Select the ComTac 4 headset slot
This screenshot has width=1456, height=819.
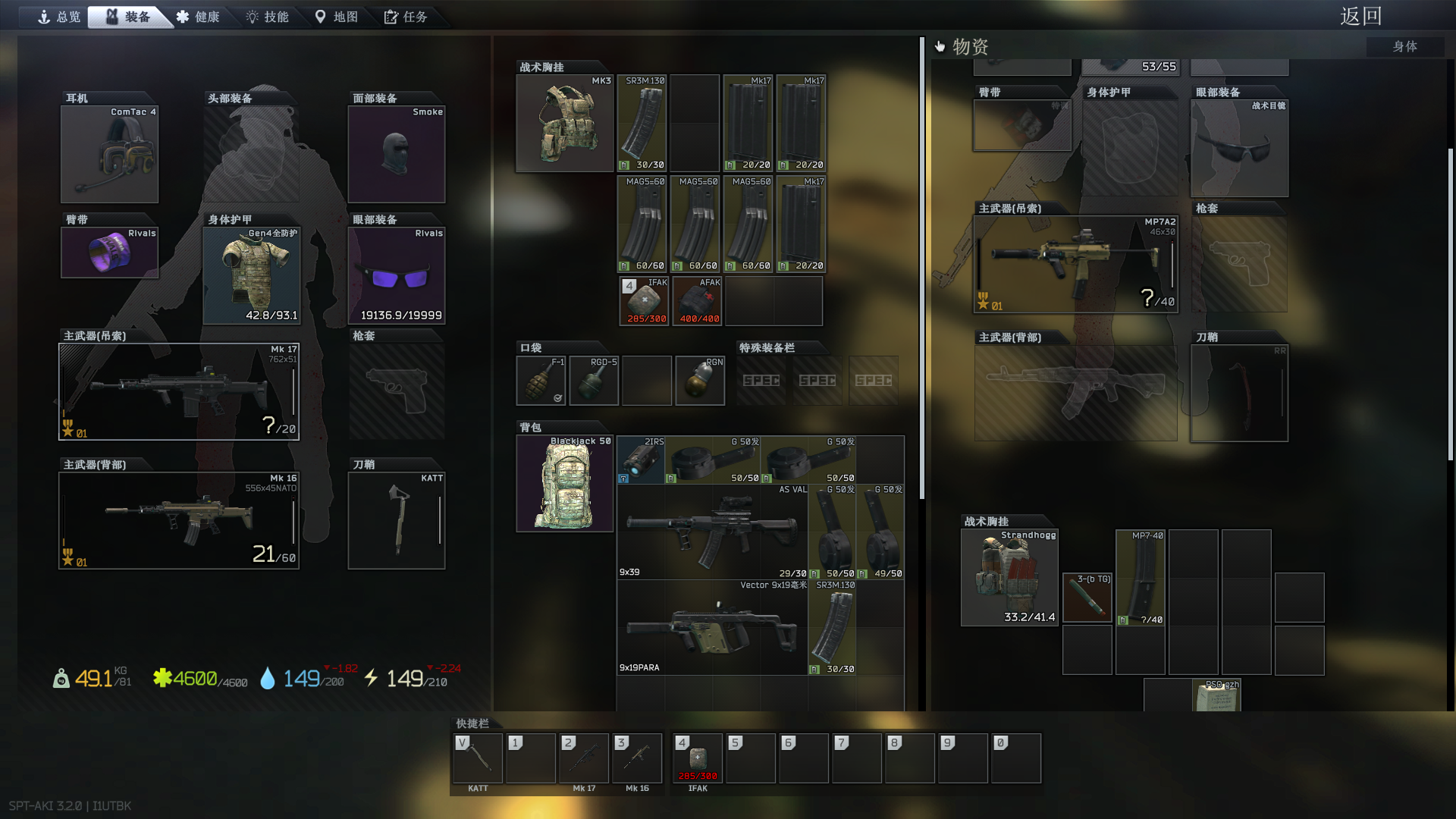point(109,154)
